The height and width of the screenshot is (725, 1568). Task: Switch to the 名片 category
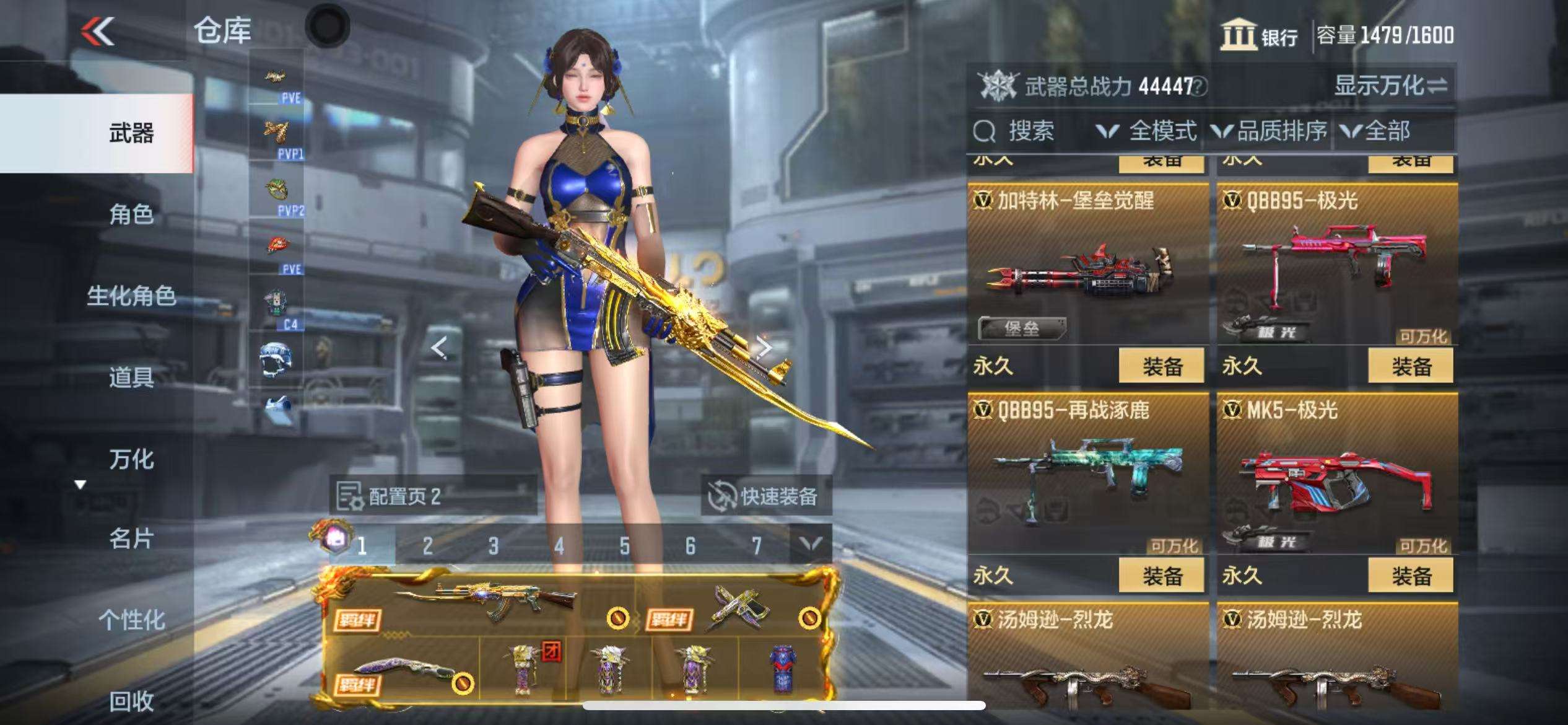131,539
